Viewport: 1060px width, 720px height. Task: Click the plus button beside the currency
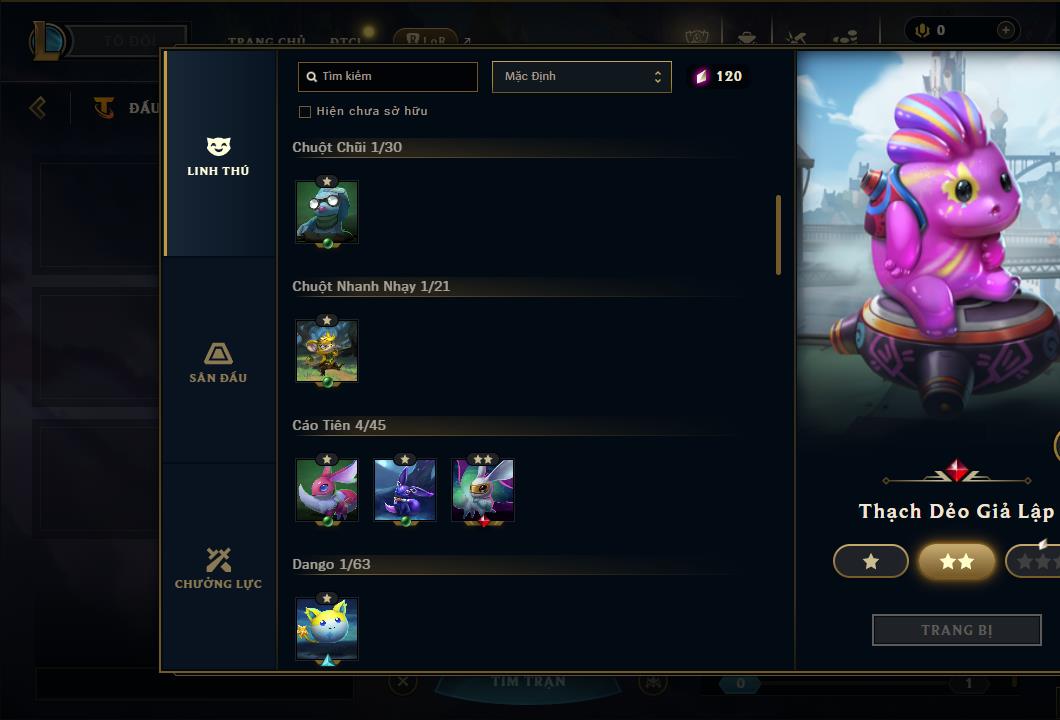tap(1005, 30)
